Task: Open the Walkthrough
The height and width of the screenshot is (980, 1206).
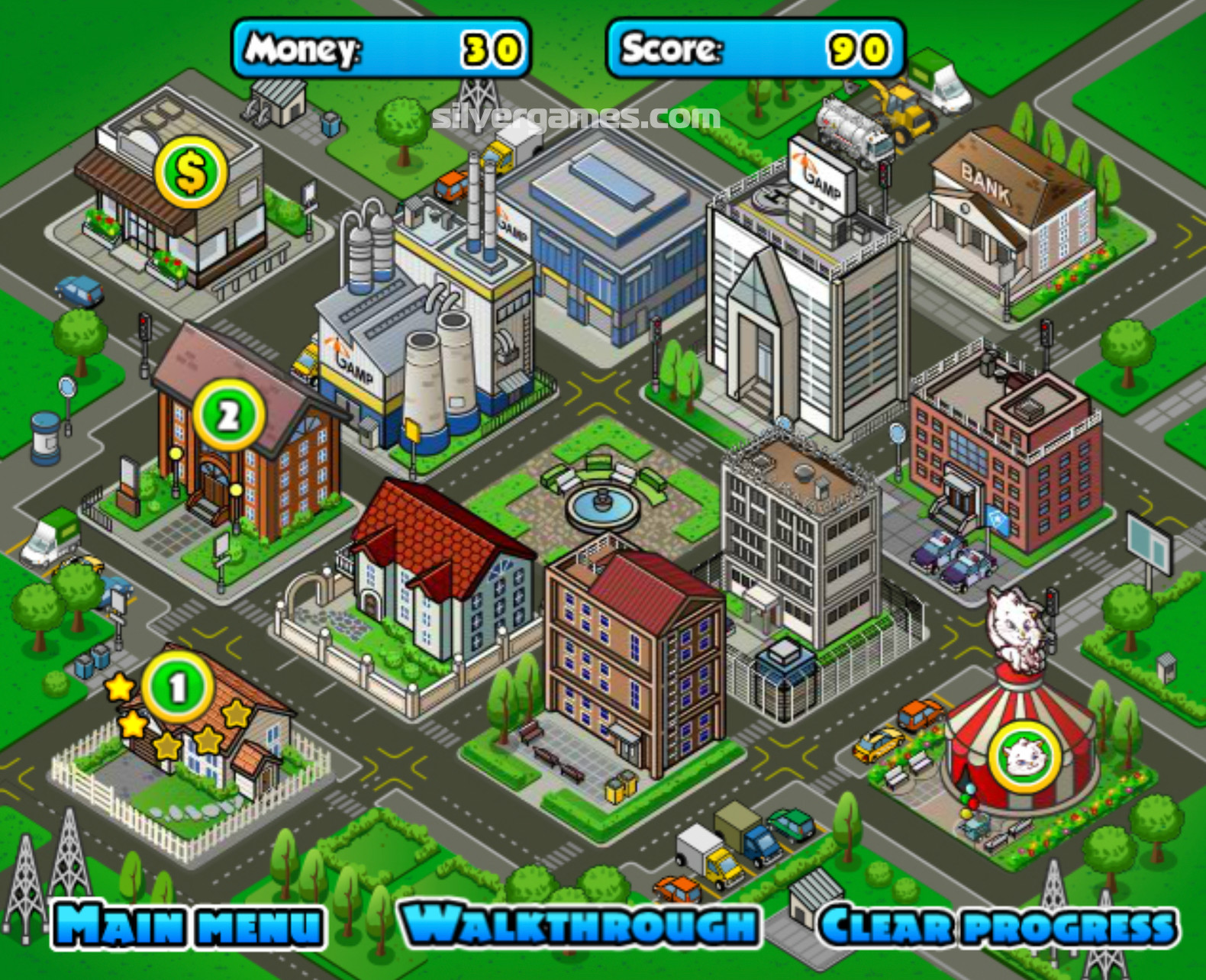Action: tap(579, 925)
